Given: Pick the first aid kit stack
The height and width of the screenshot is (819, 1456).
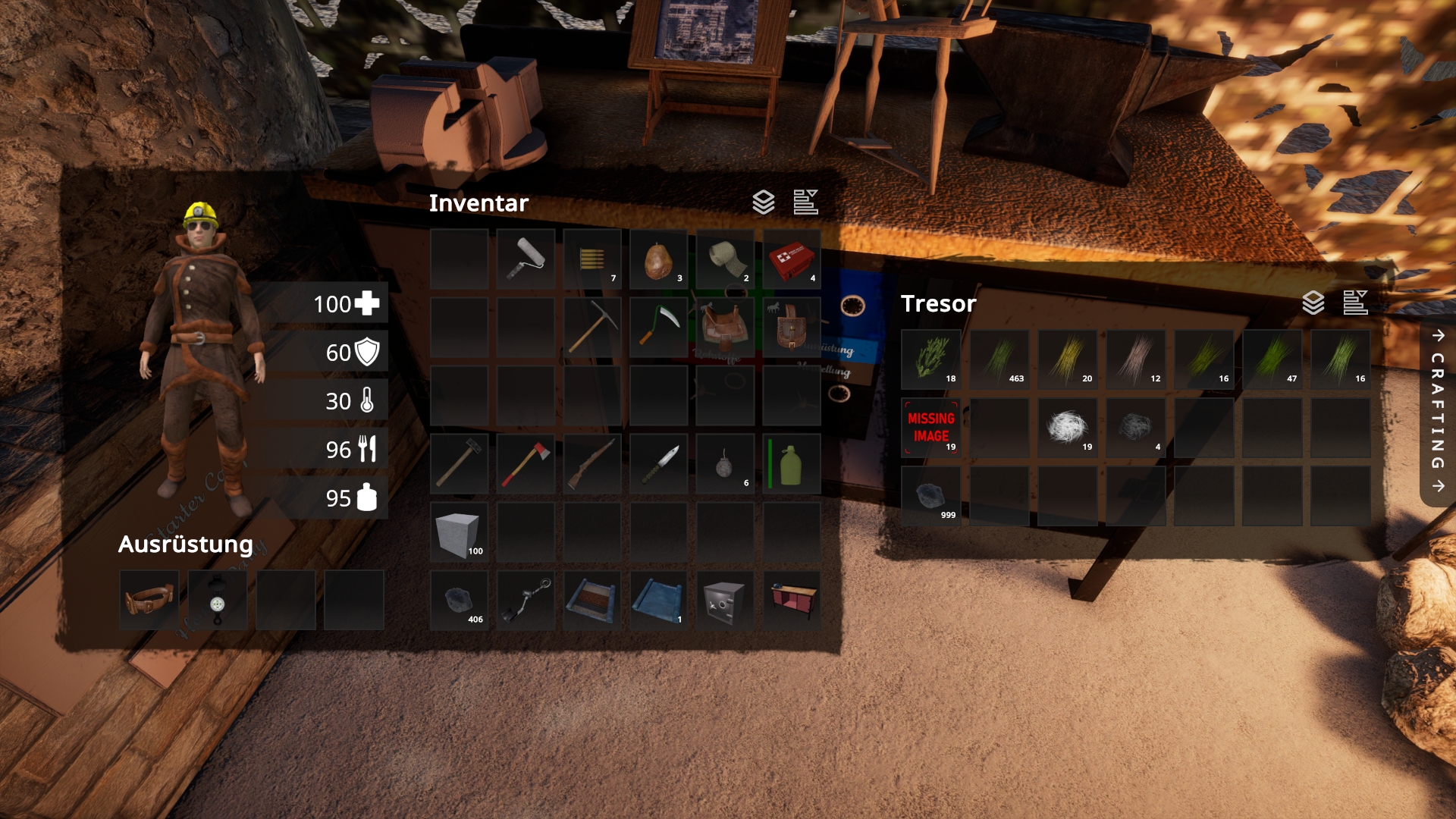Looking at the screenshot, I should tap(792, 259).
